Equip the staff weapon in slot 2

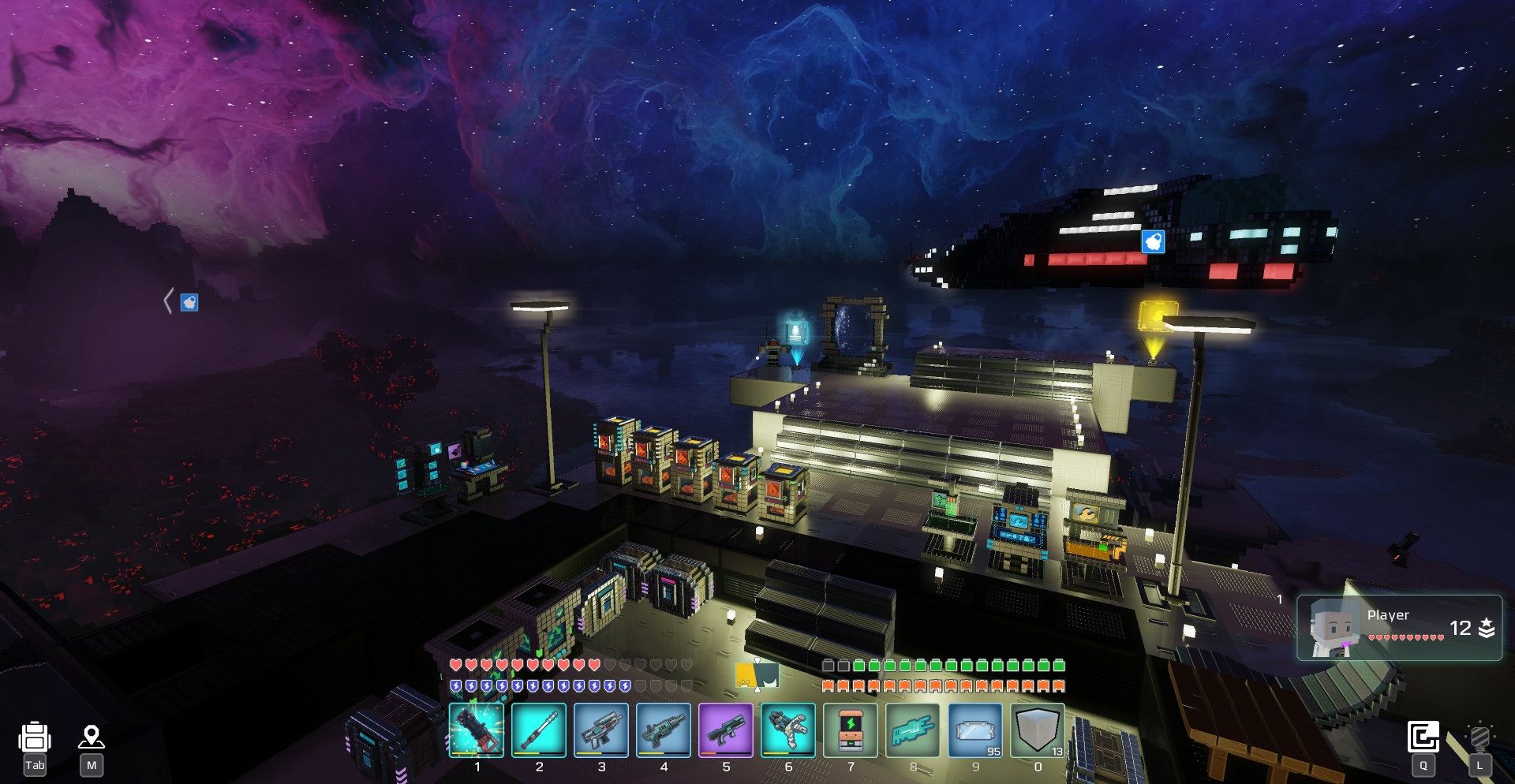click(539, 730)
